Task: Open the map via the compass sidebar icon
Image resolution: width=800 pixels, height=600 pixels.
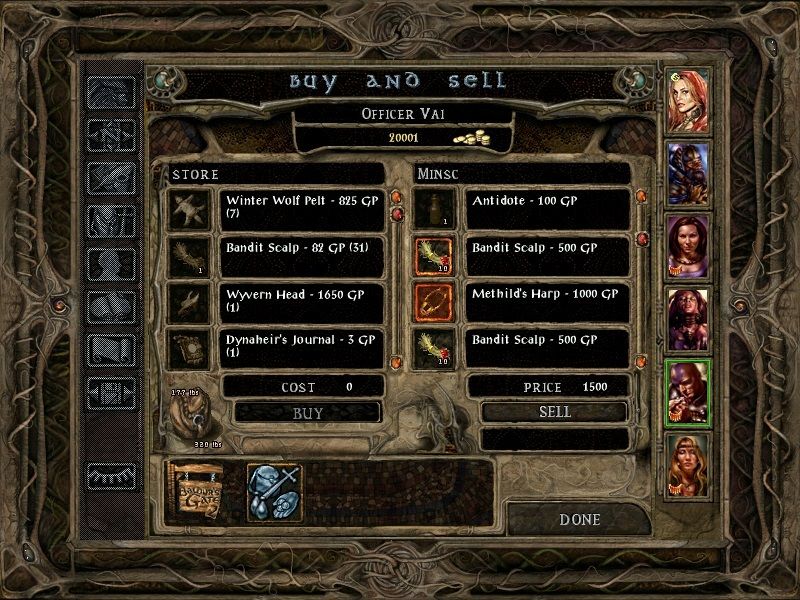Action: pyautogui.click(x=112, y=132)
